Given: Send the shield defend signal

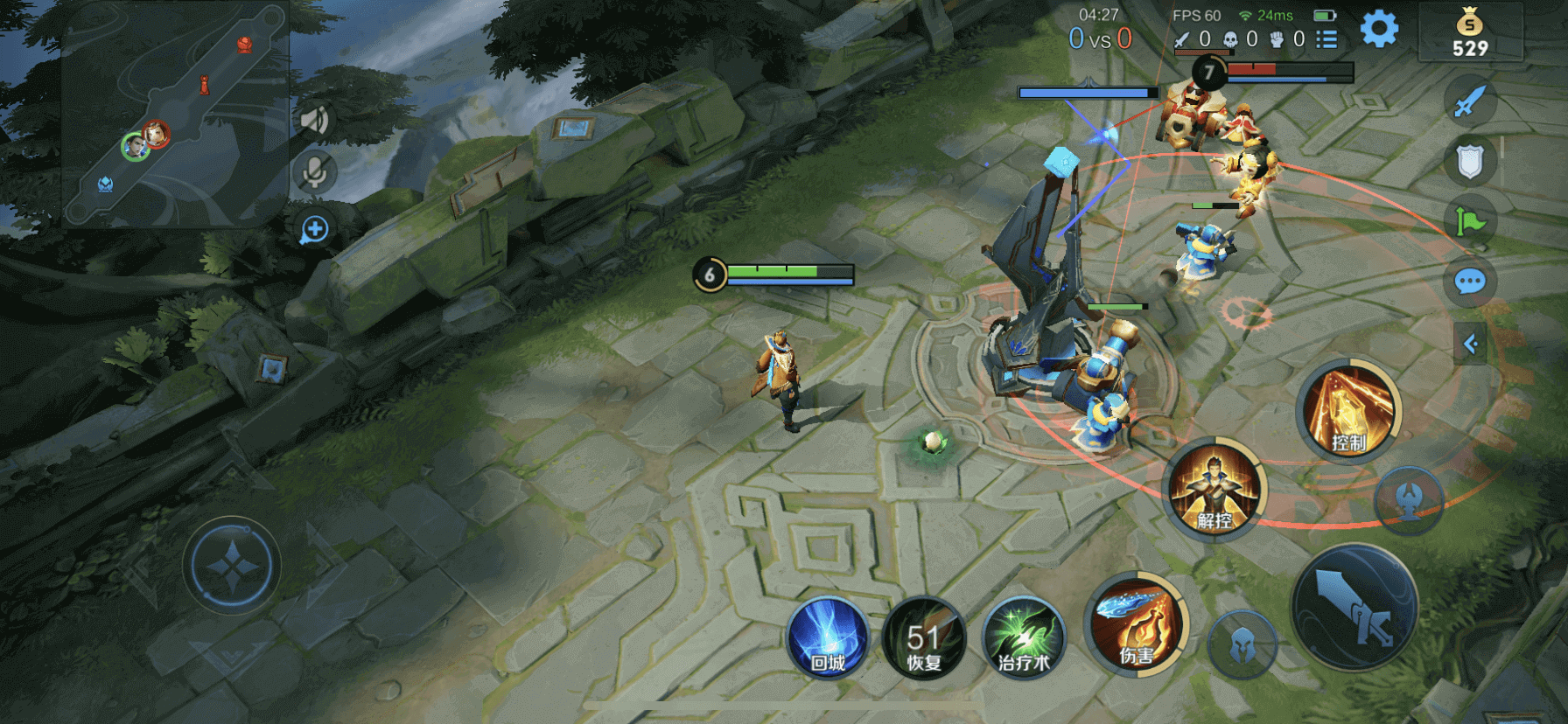Looking at the screenshot, I should 1470,162.
